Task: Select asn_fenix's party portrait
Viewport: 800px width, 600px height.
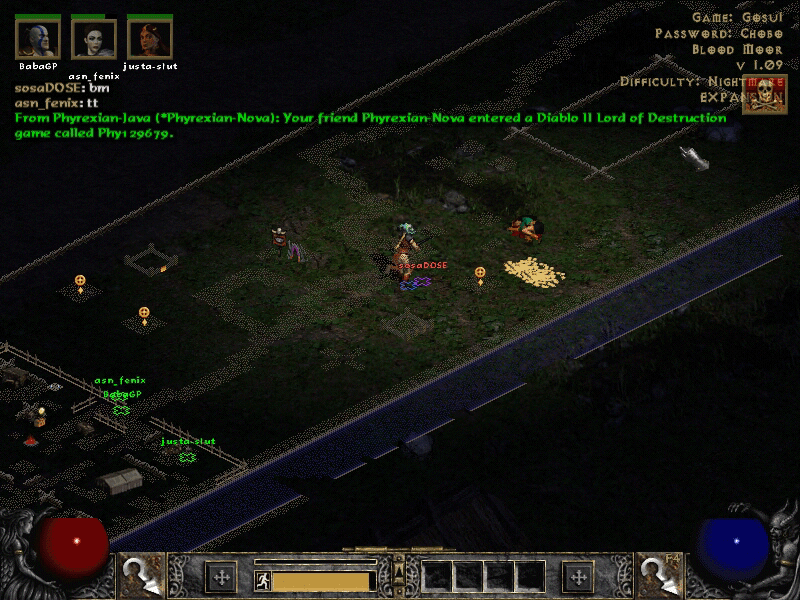Action: 94,39
